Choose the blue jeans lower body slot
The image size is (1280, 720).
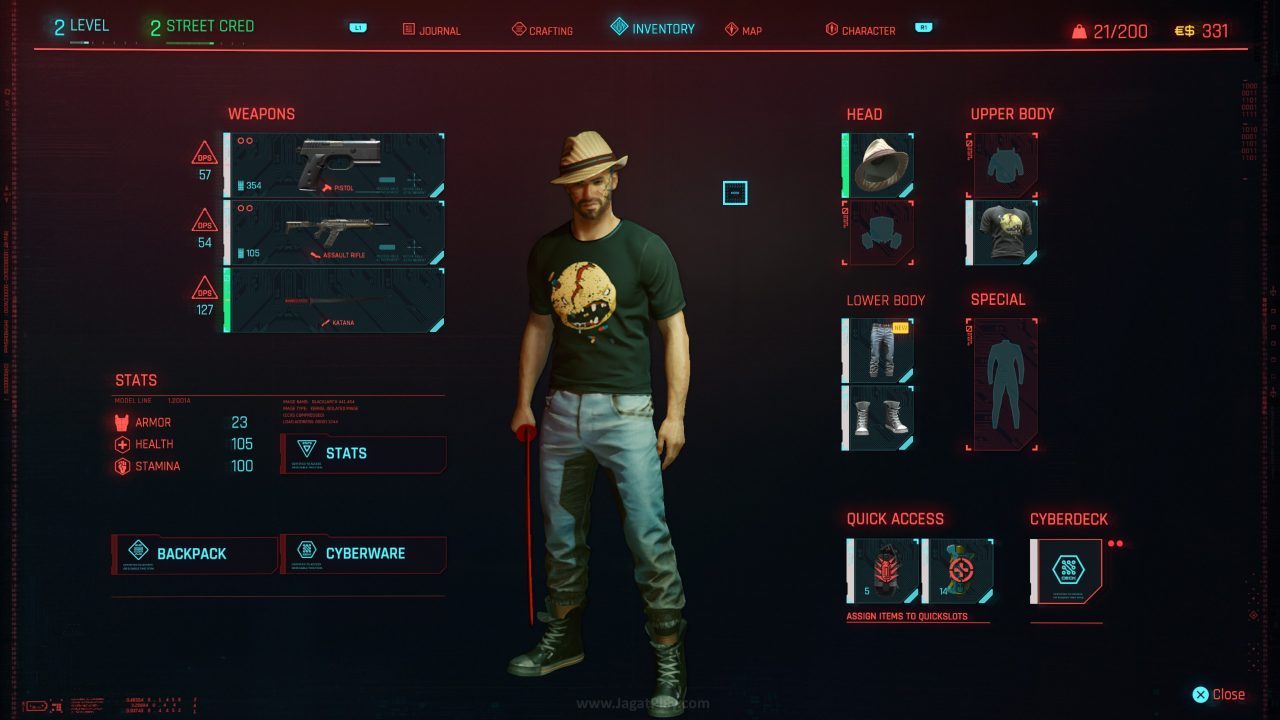point(879,350)
